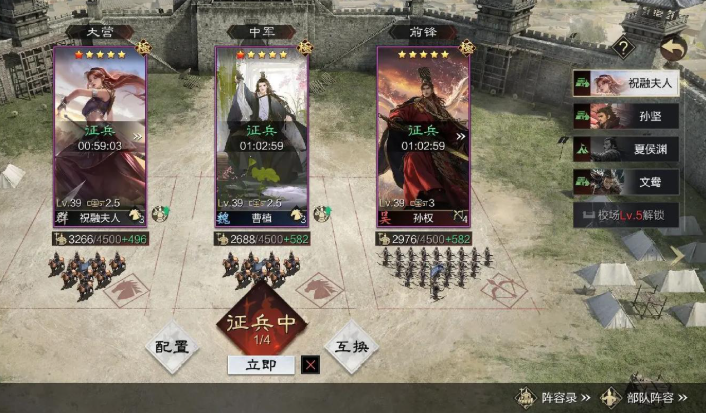
Task: Choose the 文鸯 team in the list
Action: pos(627,182)
